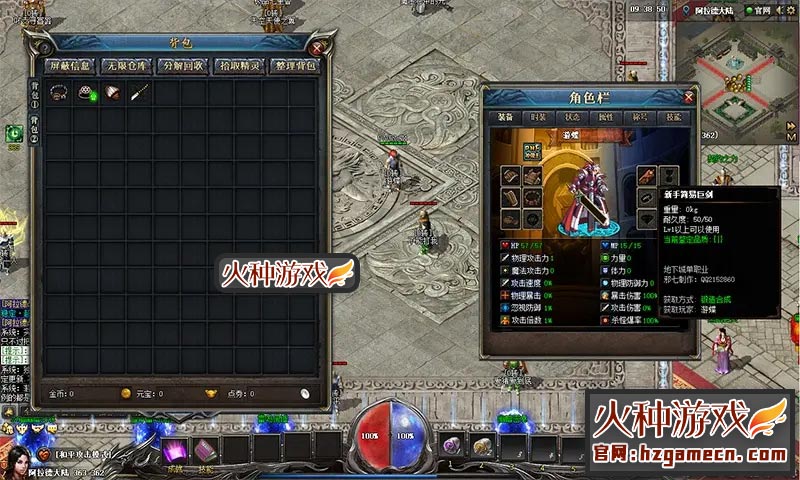Open the 技能 book icon on hotbar
Viewport: 800px width, 480px height.
pos(204,449)
